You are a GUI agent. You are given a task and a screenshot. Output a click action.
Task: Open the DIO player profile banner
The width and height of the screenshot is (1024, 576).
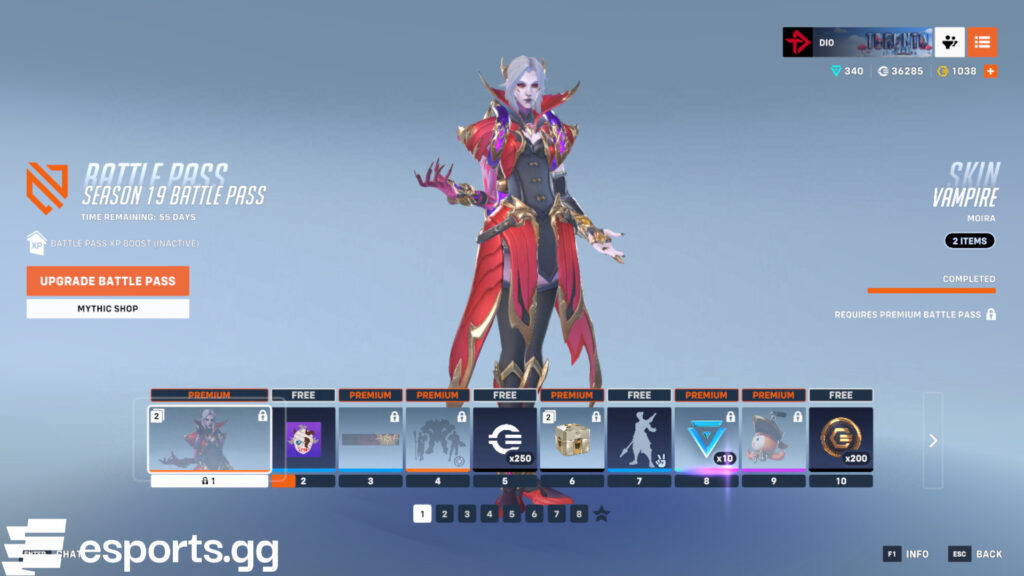click(x=857, y=42)
